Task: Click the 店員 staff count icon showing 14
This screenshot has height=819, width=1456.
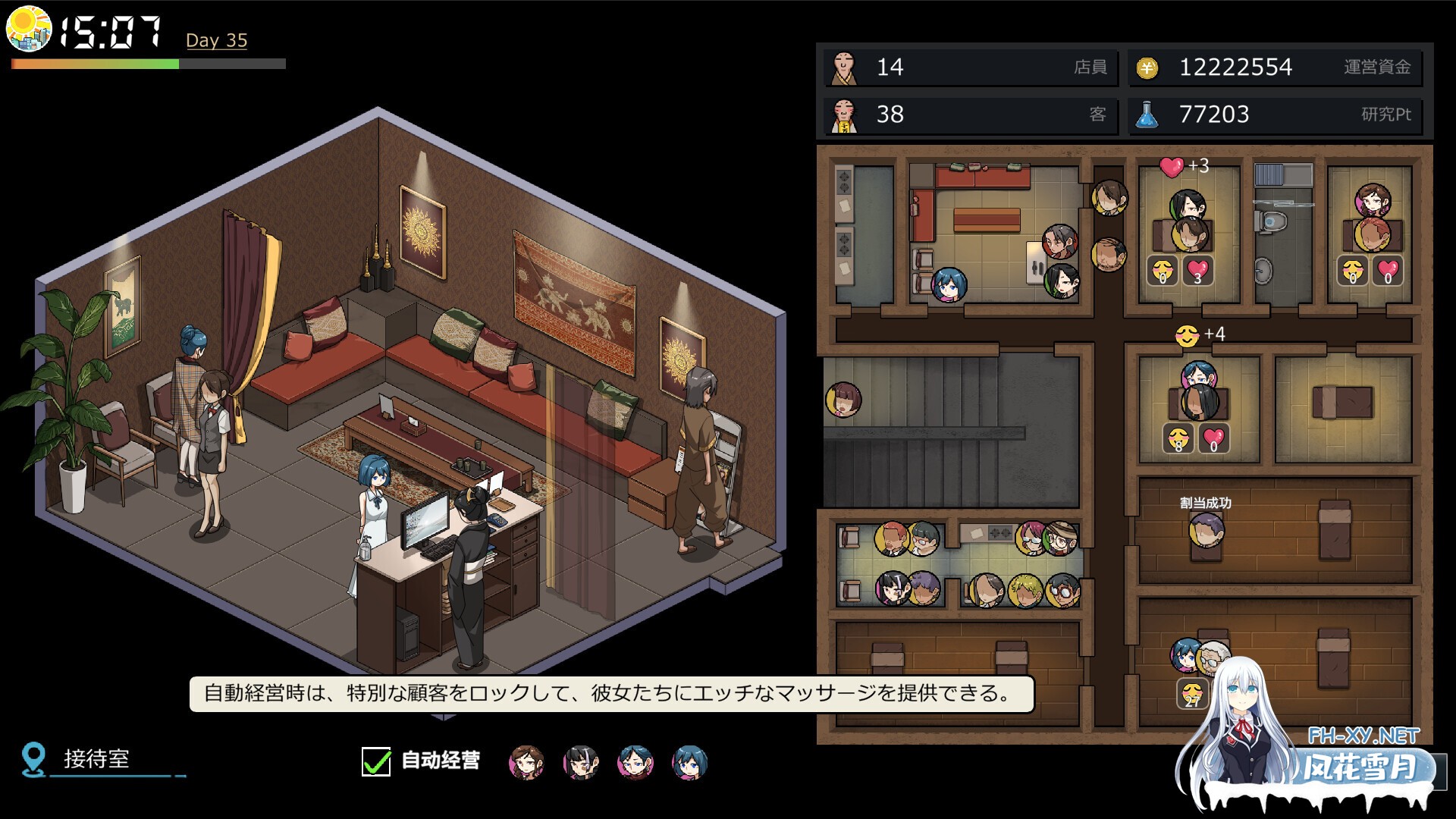Action: [x=844, y=68]
